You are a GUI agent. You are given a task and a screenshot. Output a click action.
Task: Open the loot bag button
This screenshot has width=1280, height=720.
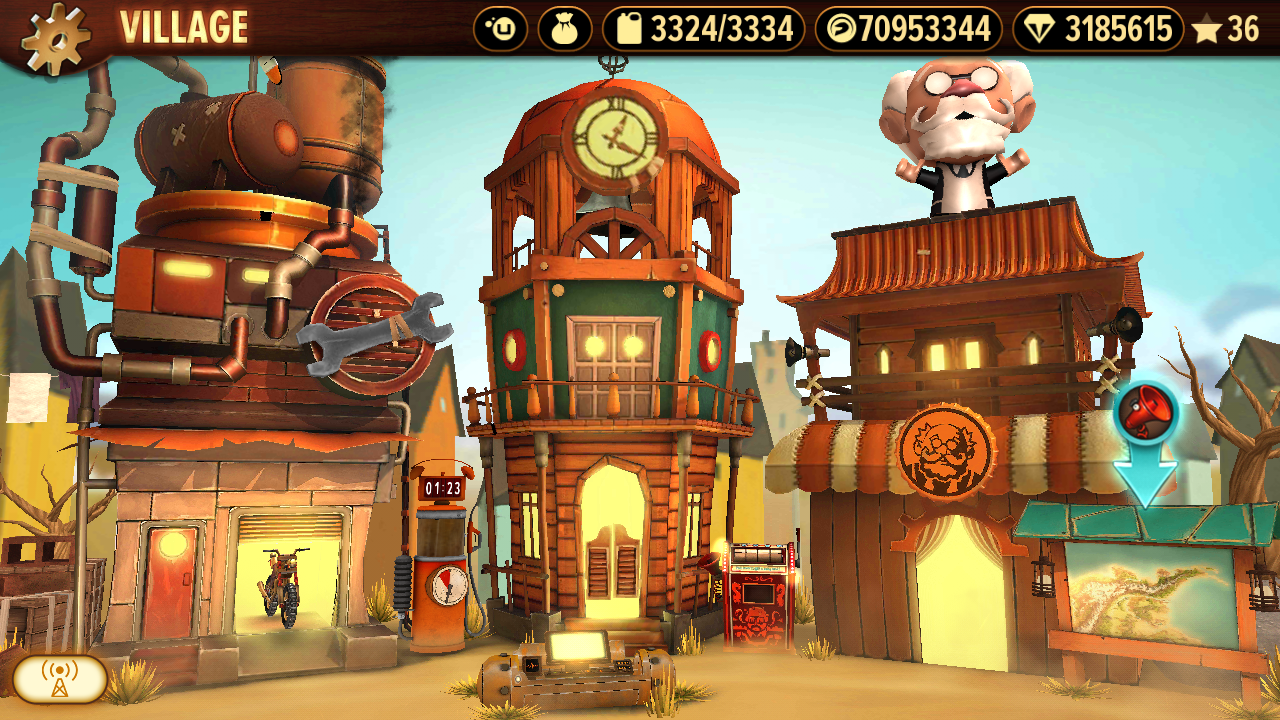pyautogui.click(x=565, y=29)
